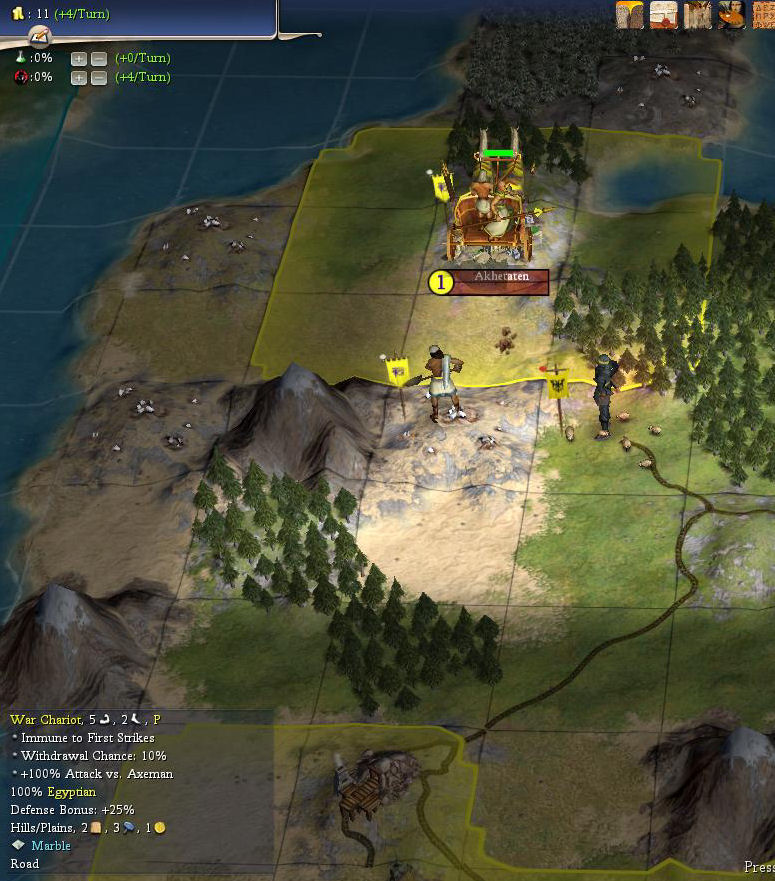Open the technology advisor quill icon

41,37
